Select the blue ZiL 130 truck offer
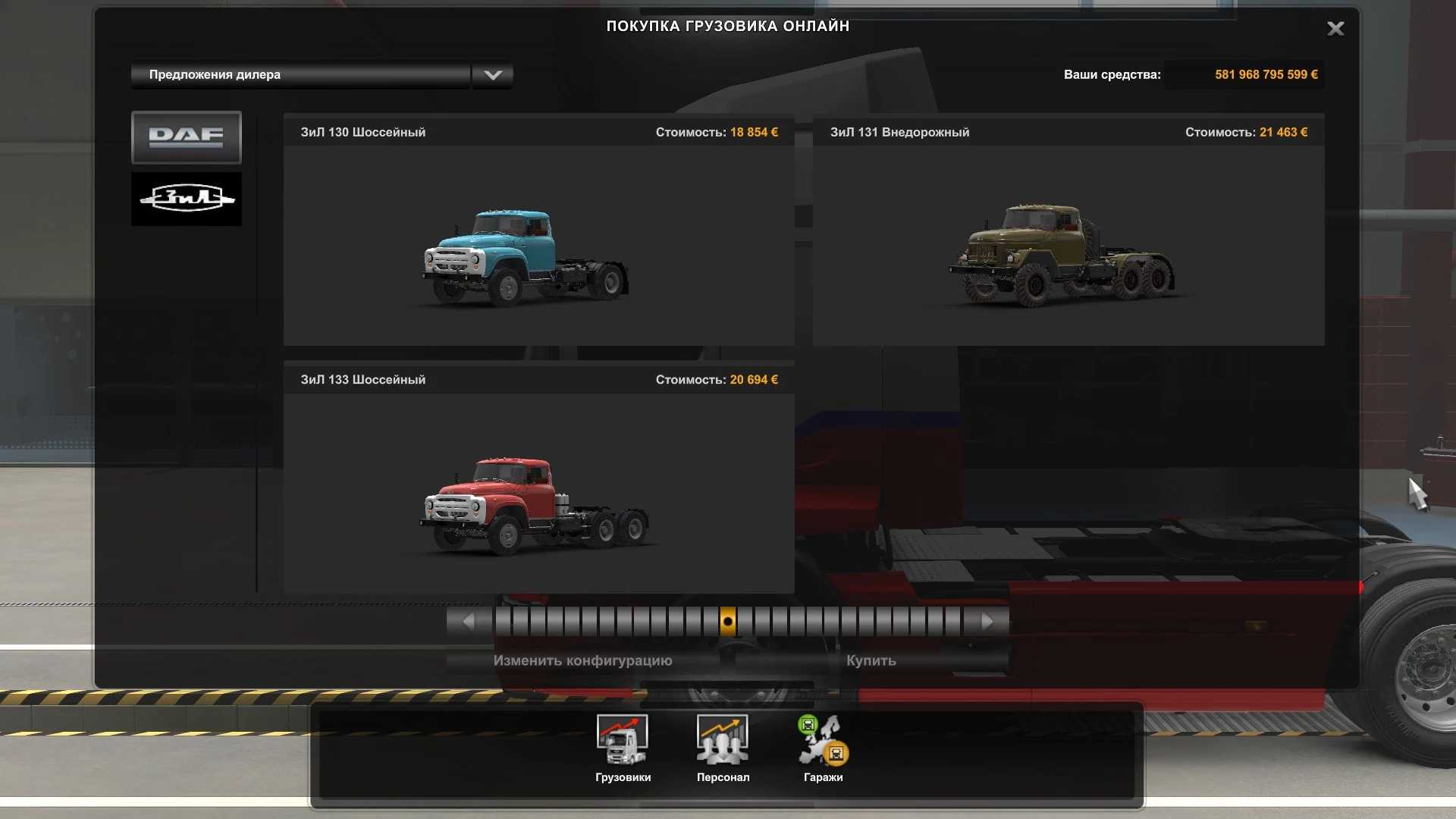Viewport: 1456px width, 819px height. tap(538, 244)
